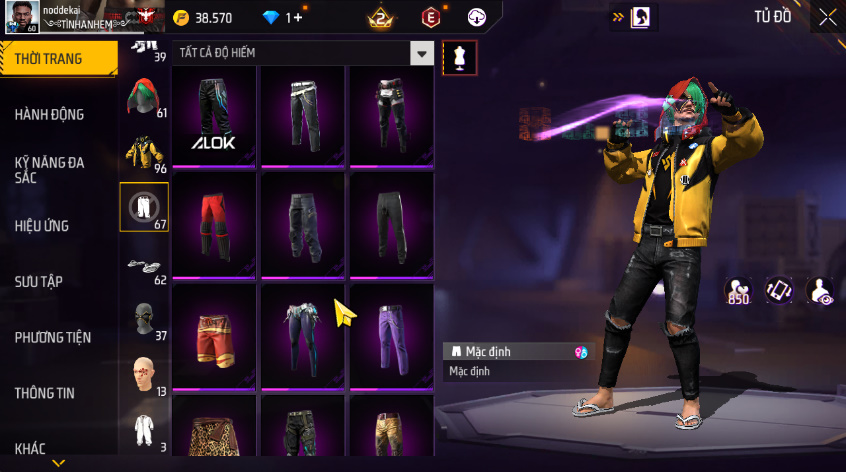Click the mannequin preview button
The width and height of the screenshot is (846, 472).
(459, 58)
